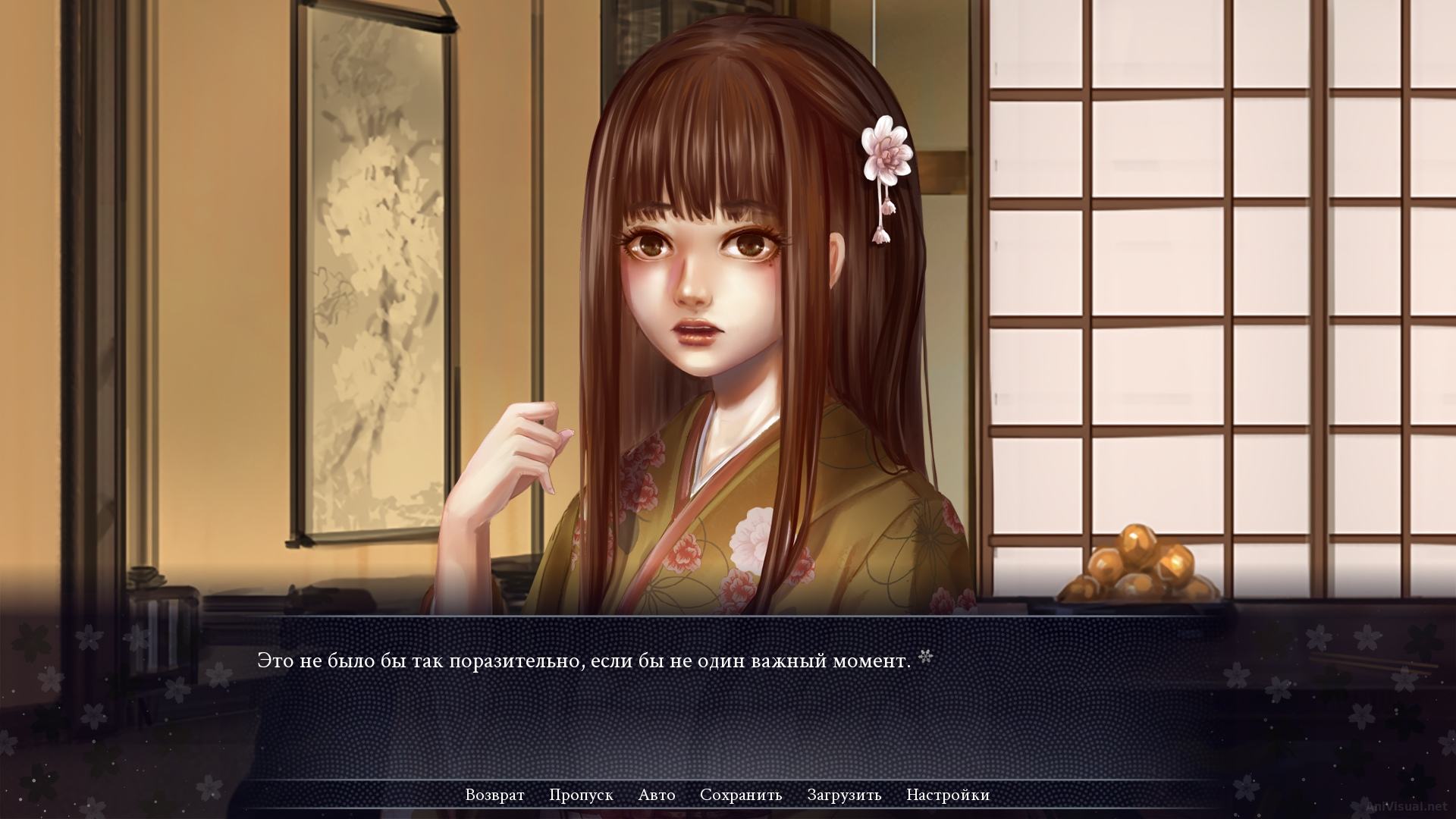
Task: Open Загрузить to load a saved game
Action: click(844, 795)
